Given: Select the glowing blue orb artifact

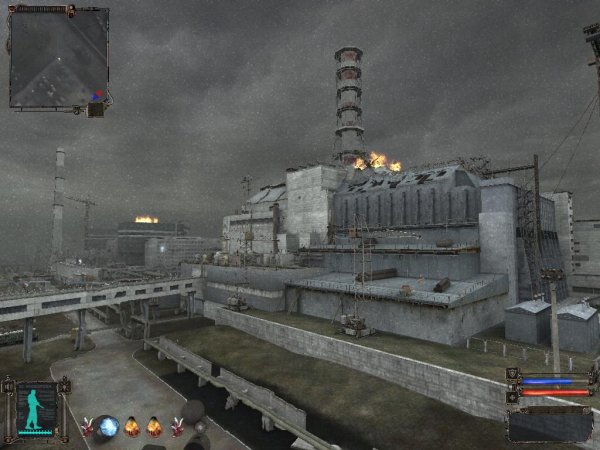Looking at the screenshot, I should click(x=107, y=427).
